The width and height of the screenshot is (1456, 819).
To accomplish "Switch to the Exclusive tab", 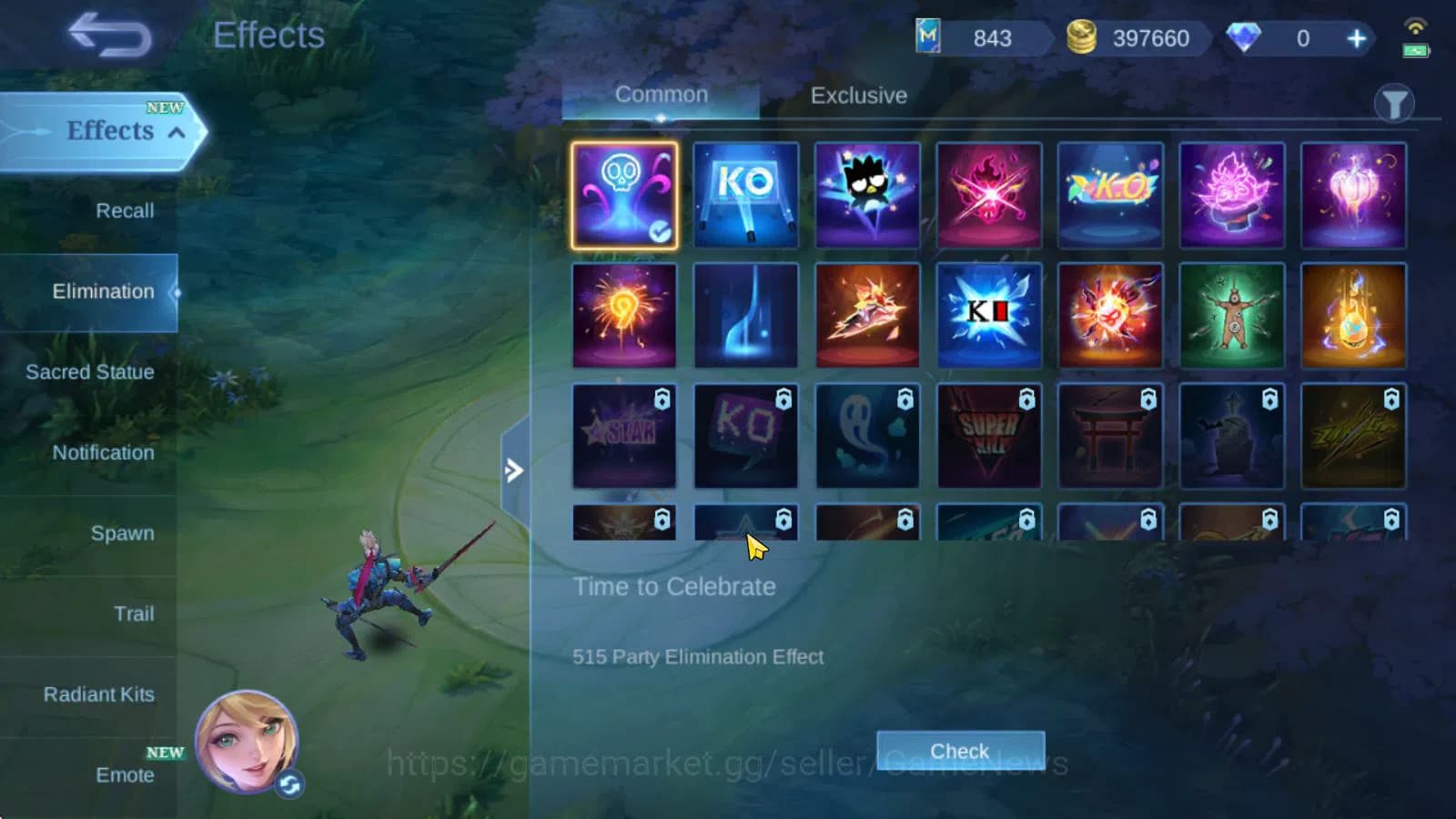I will pyautogui.click(x=856, y=96).
